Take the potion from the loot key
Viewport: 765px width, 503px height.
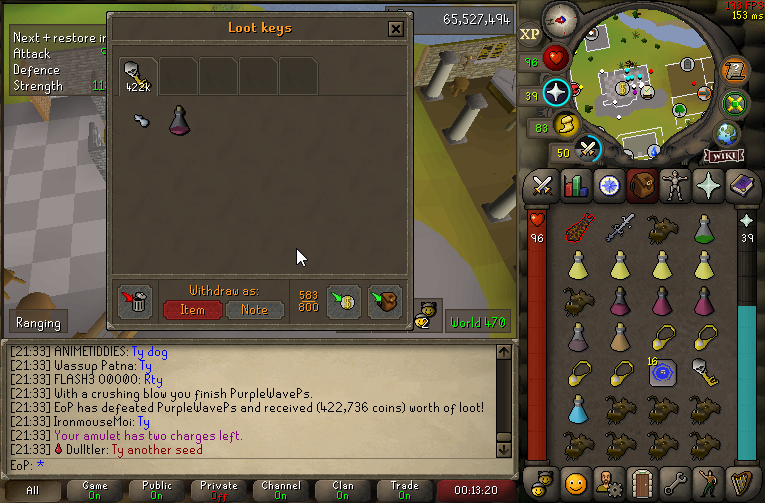click(x=180, y=120)
